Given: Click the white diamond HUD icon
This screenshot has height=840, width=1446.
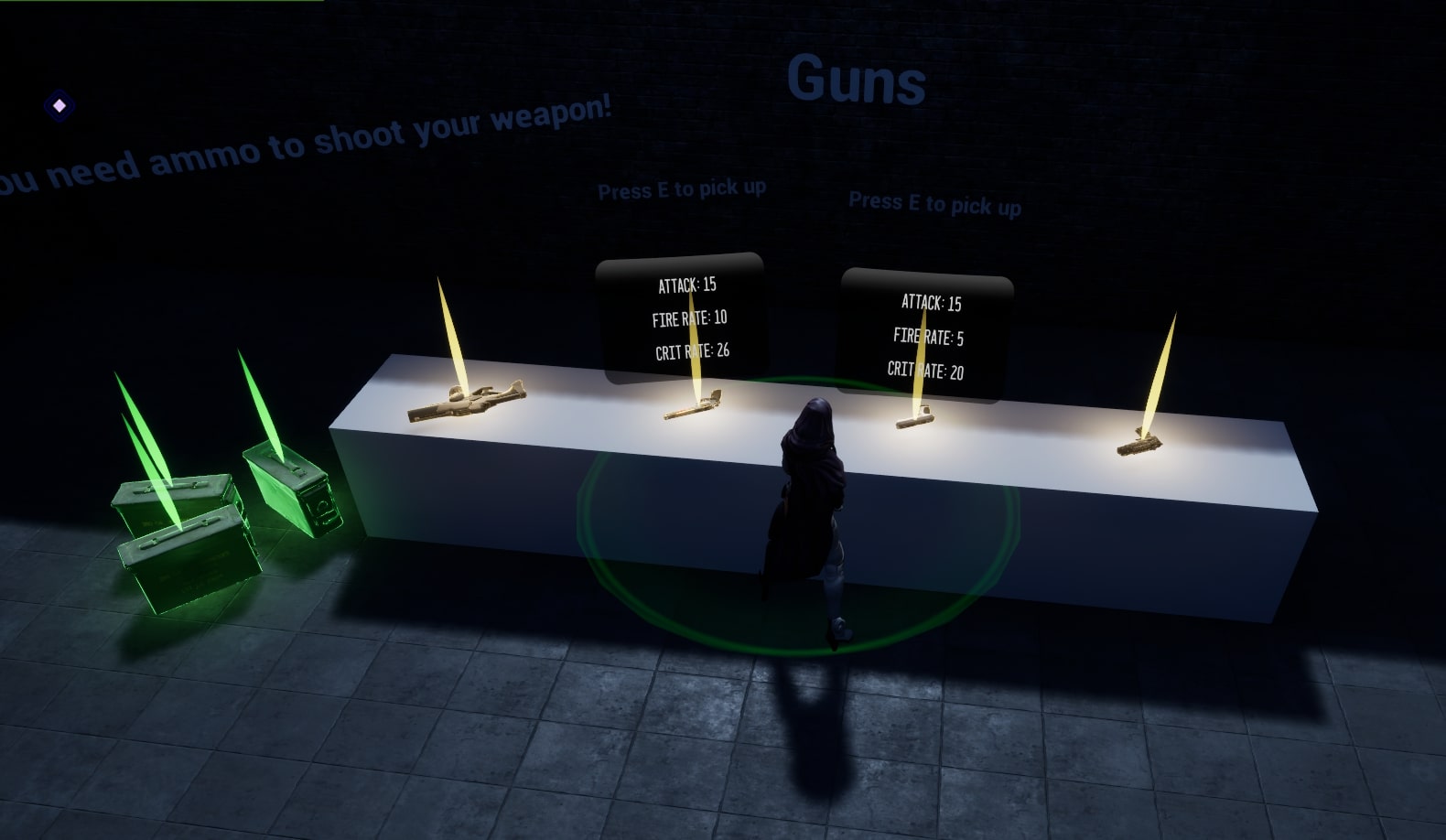Looking at the screenshot, I should 59,106.
